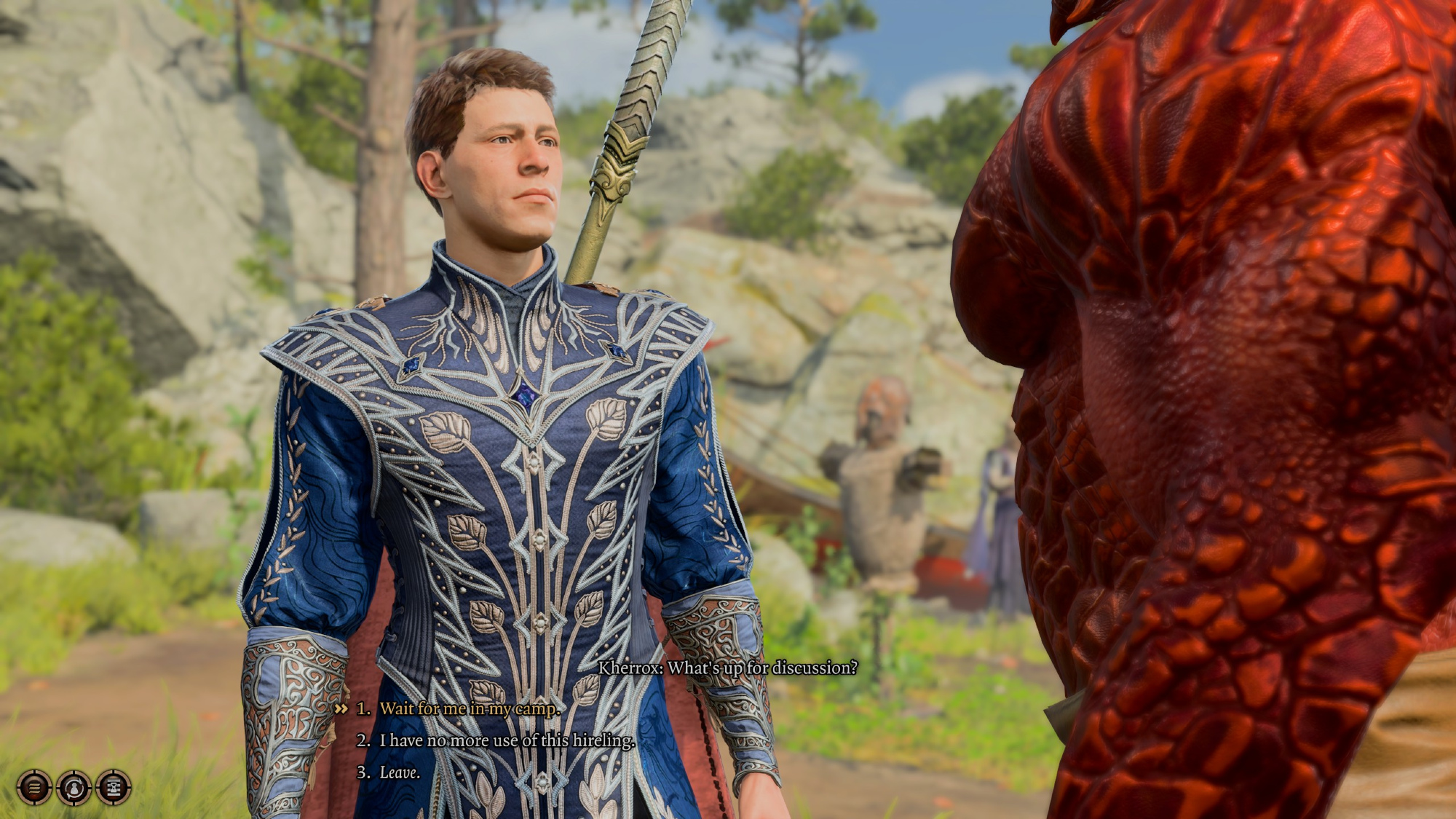Select "I have no more use of this hireling."
The image size is (1456, 819).
tap(507, 740)
